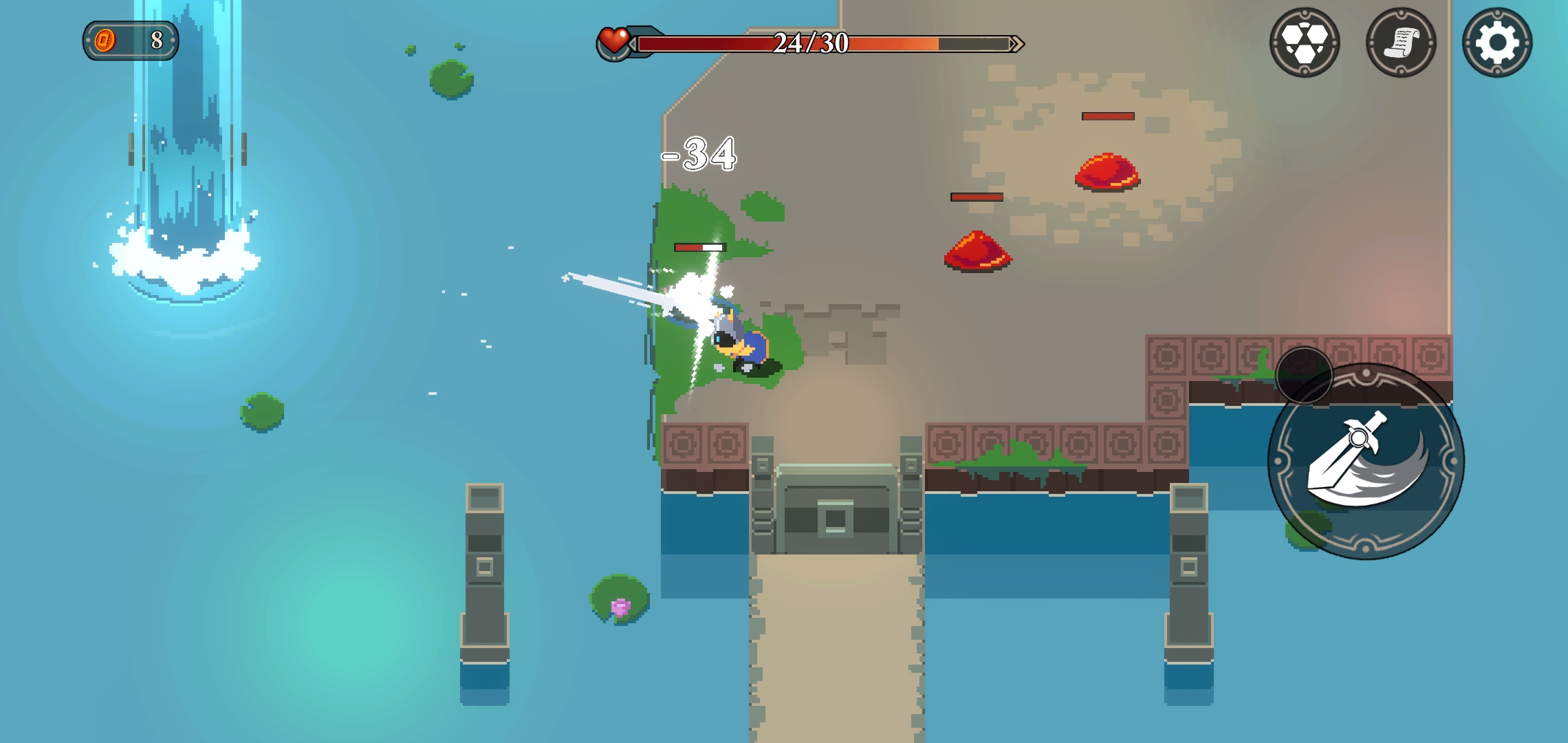This screenshot has height=743, width=1568.
Task: Tap the small dark skill button
Action: 1304,375
